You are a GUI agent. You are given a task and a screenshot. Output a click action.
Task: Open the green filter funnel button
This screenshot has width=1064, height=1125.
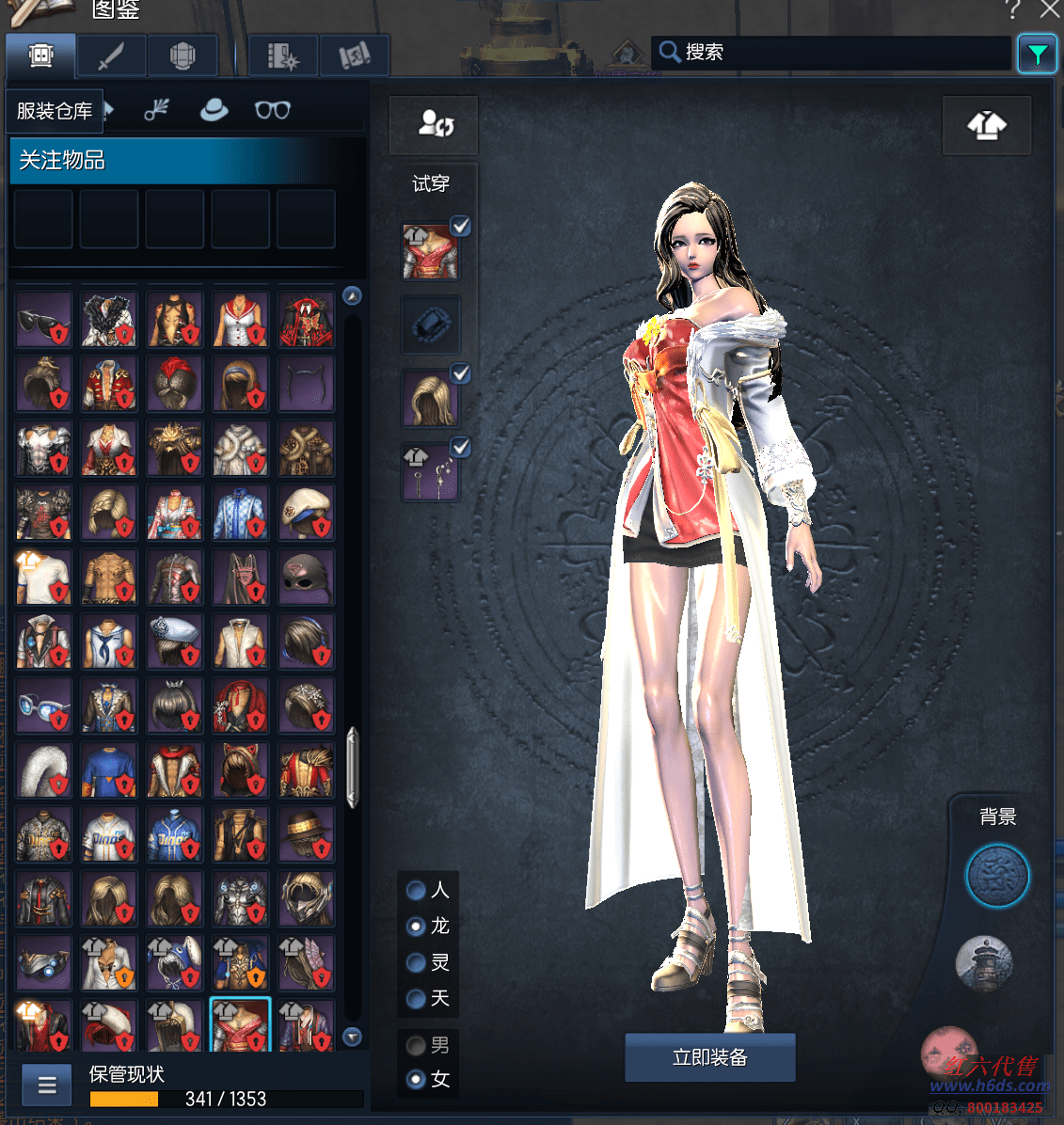tap(1037, 55)
